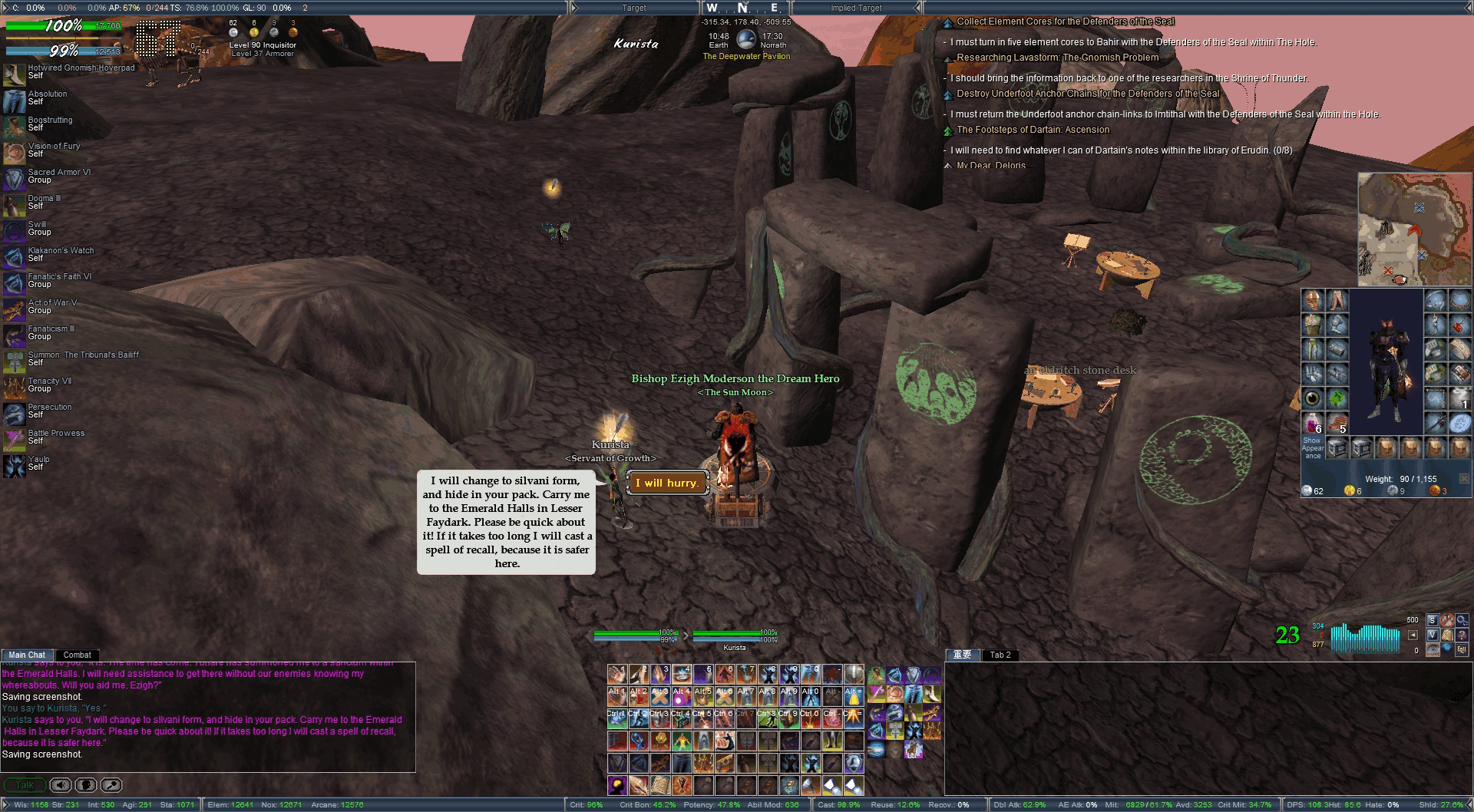Click the Show Appearance button
The width and height of the screenshot is (1474, 812).
(x=1312, y=448)
